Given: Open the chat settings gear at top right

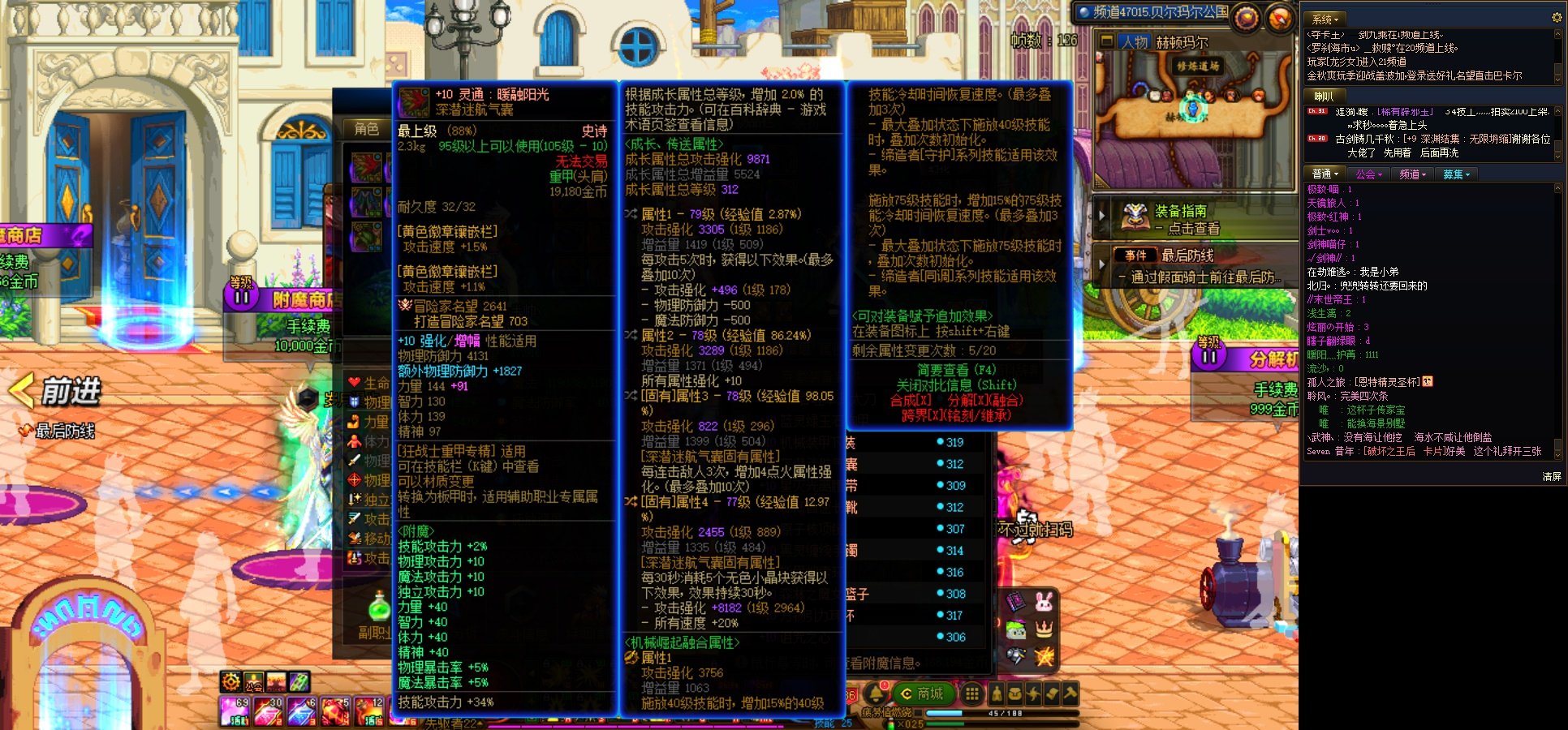Looking at the screenshot, I should pyautogui.click(x=1557, y=17).
